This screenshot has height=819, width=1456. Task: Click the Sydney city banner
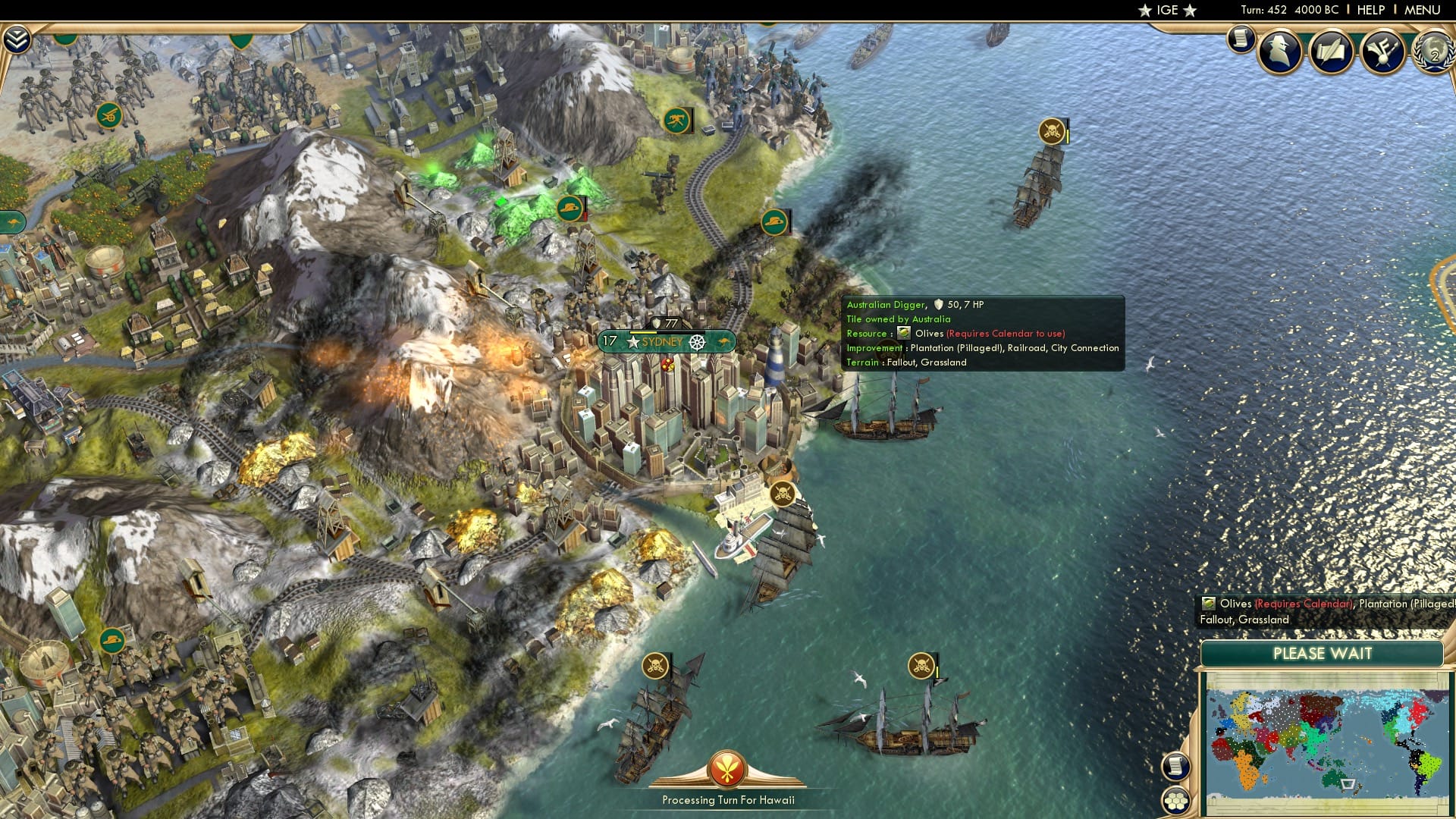[x=658, y=342]
